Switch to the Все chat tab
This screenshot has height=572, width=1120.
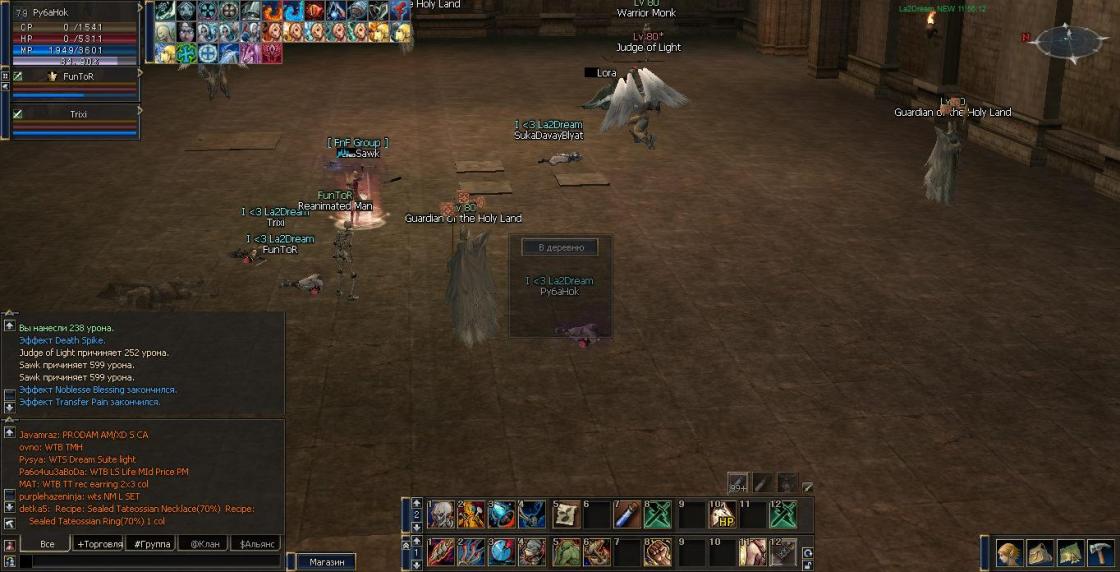pos(46,544)
